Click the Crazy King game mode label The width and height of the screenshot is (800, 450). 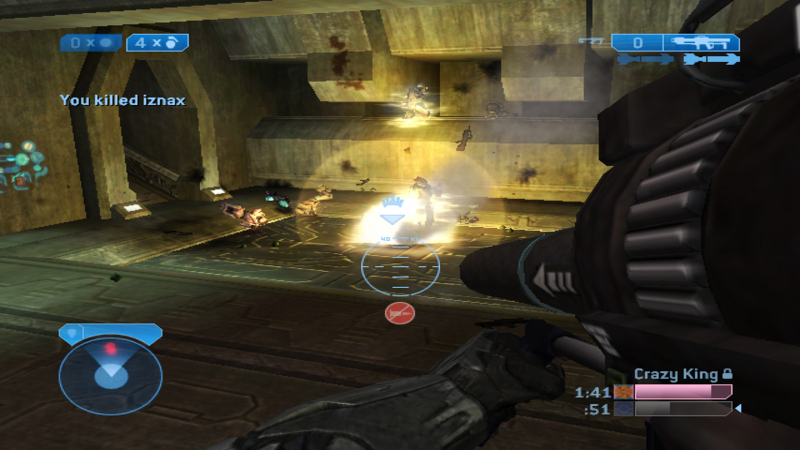676,374
